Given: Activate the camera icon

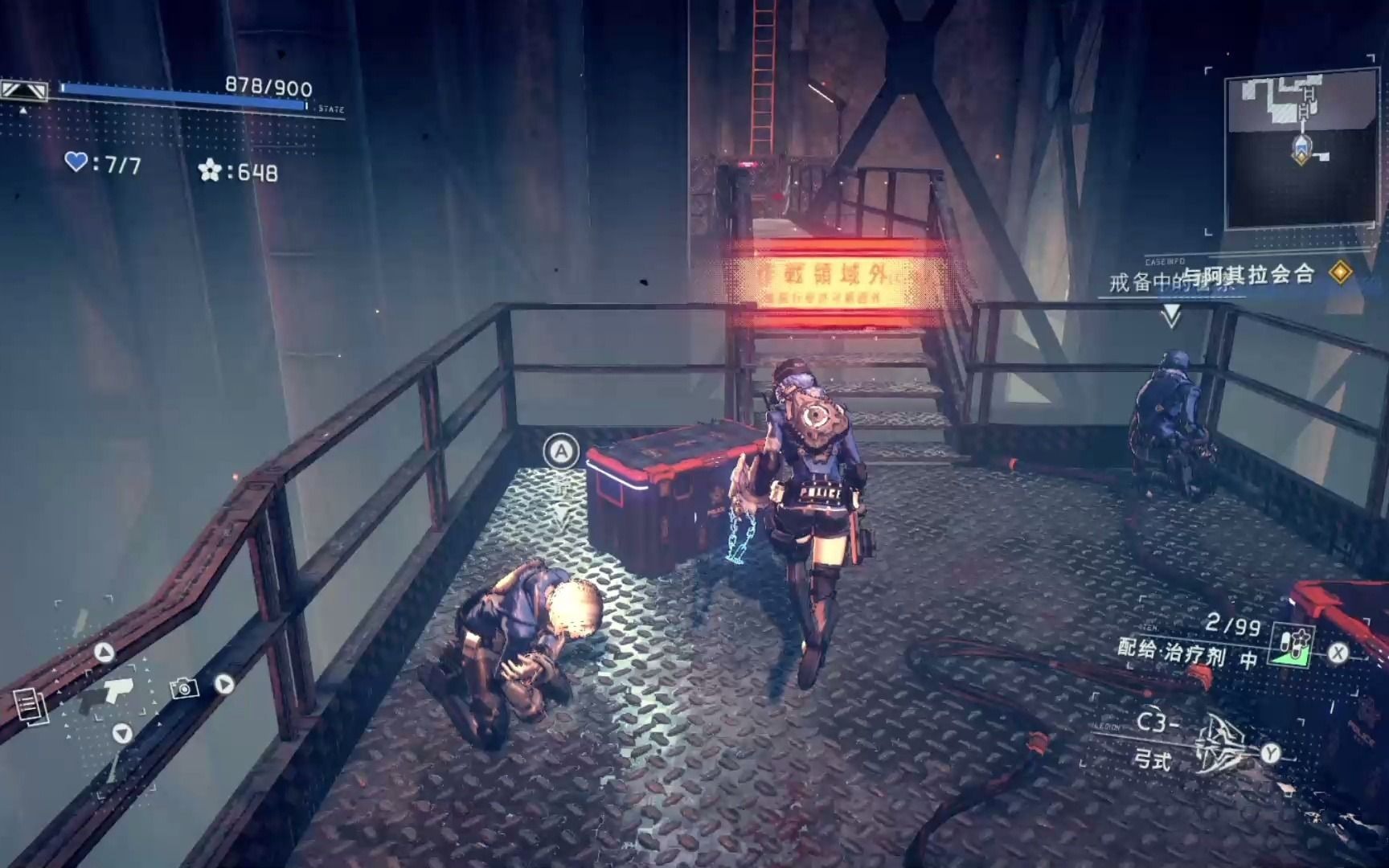Looking at the screenshot, I should [x=184, y=688].
